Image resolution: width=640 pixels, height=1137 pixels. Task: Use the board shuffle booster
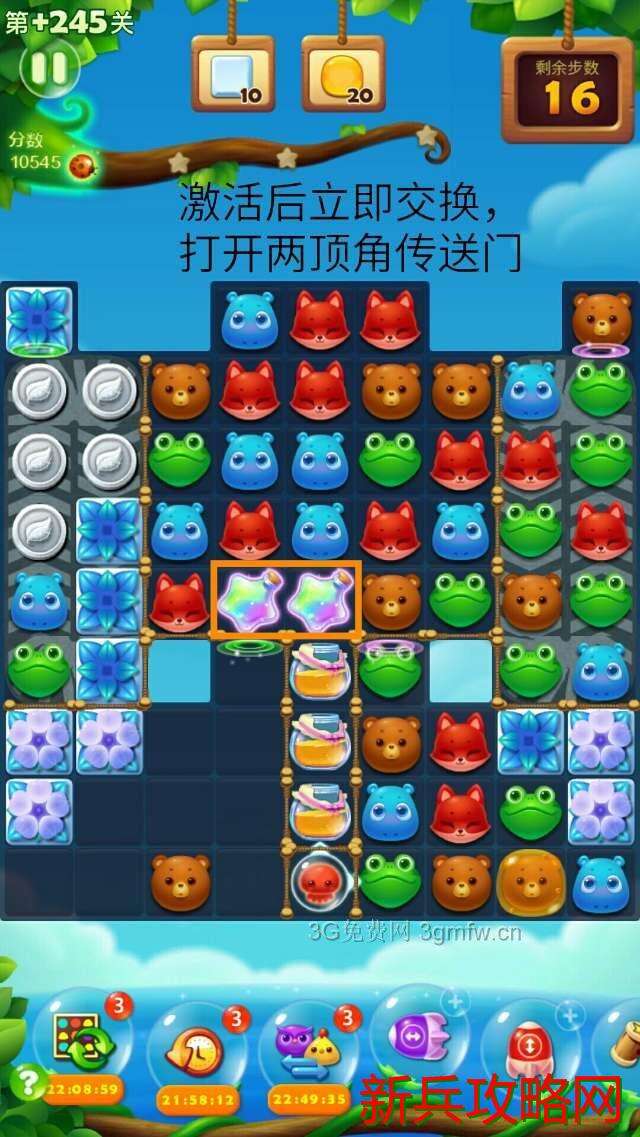pos(84,1043)
